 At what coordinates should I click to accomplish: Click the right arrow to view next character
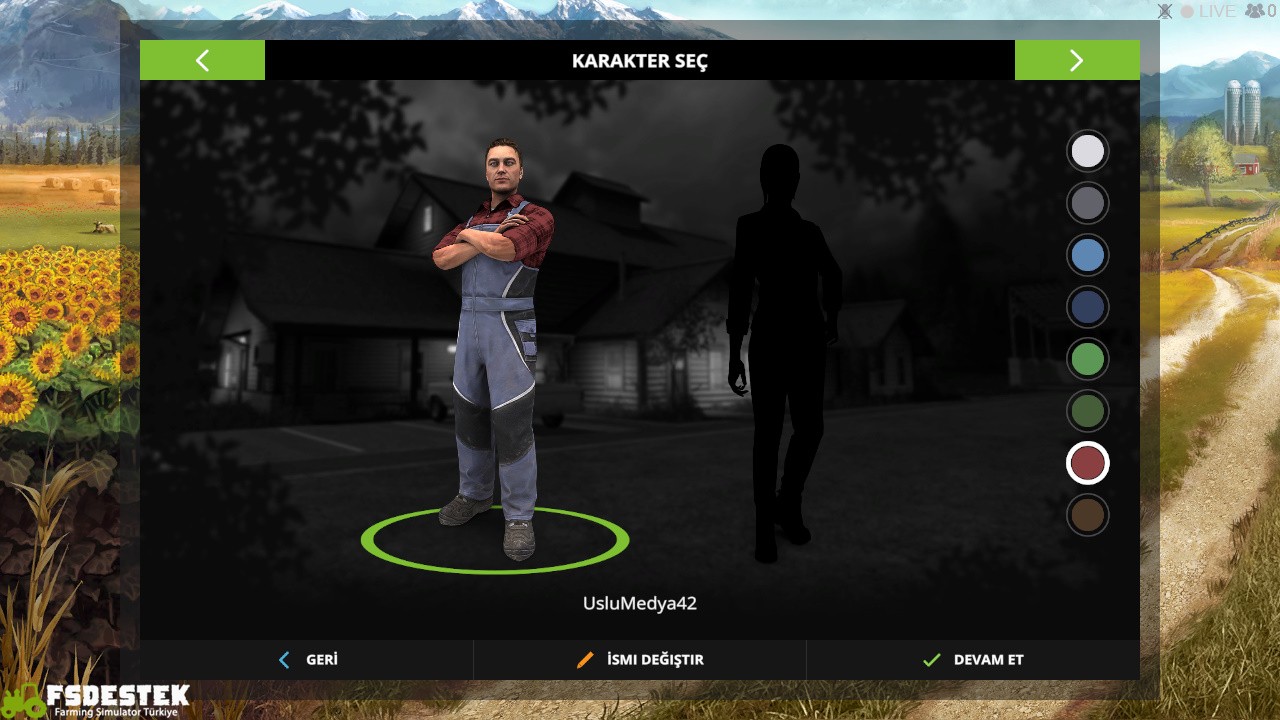1077,60
